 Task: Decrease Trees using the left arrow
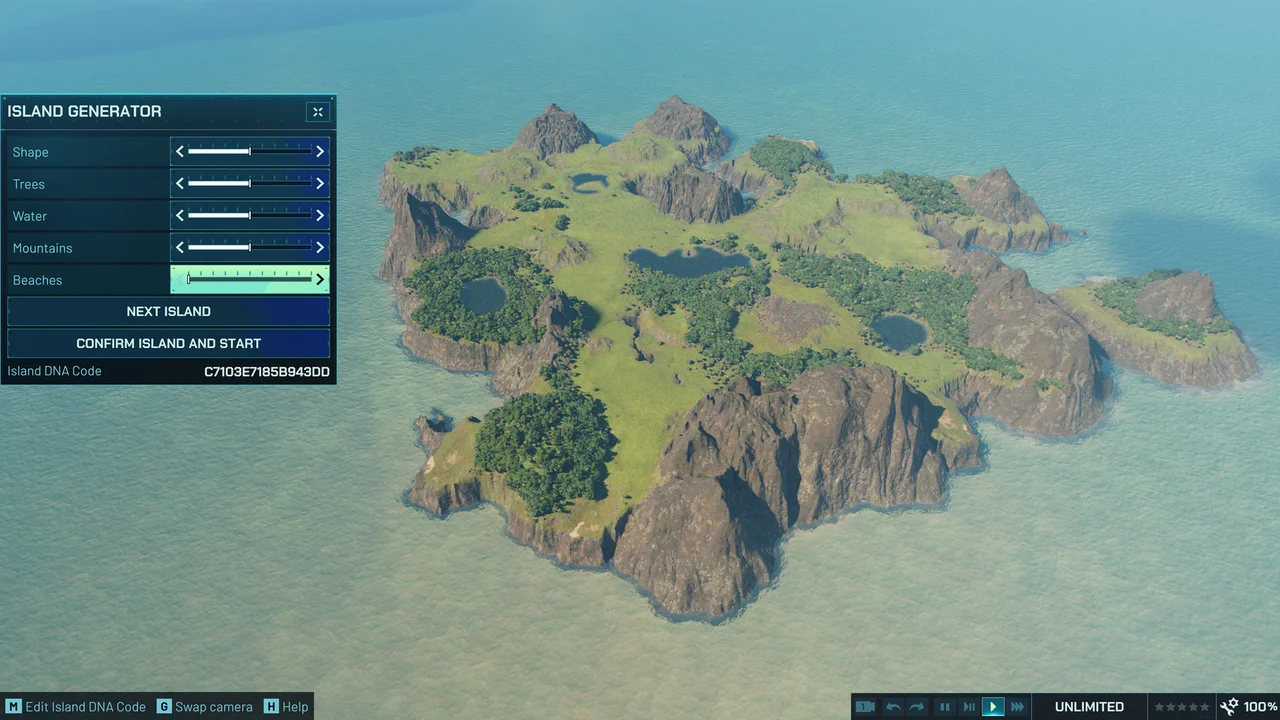click(x=179, y=183)
